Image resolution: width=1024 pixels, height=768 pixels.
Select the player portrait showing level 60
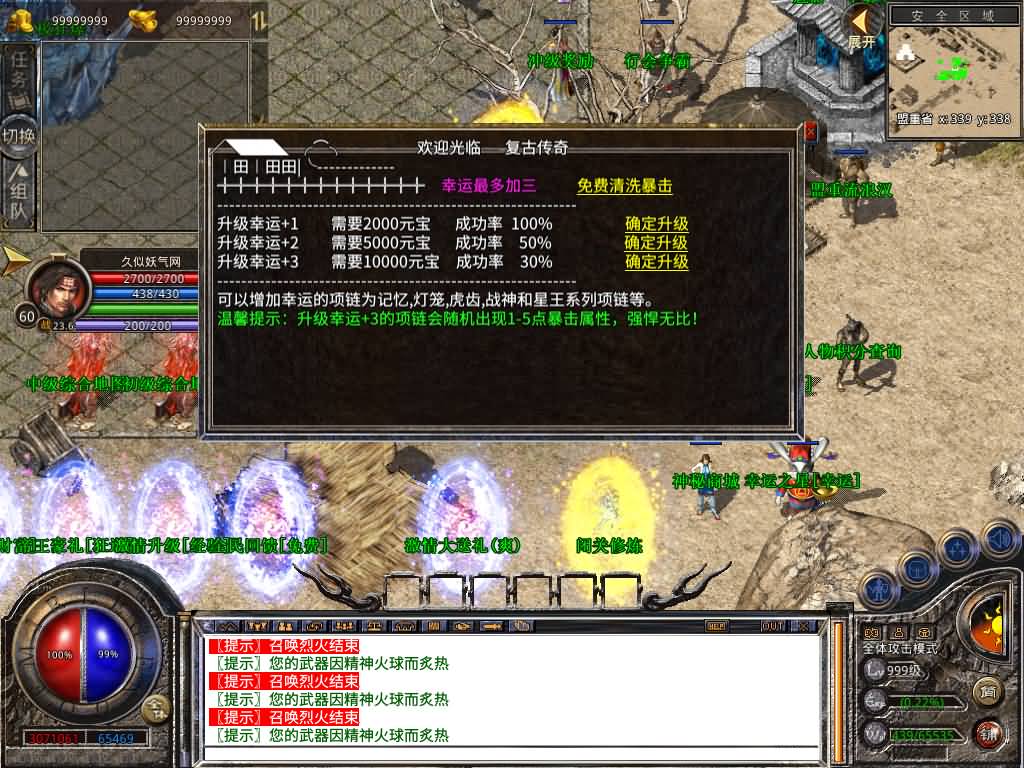tap(58, 284)
